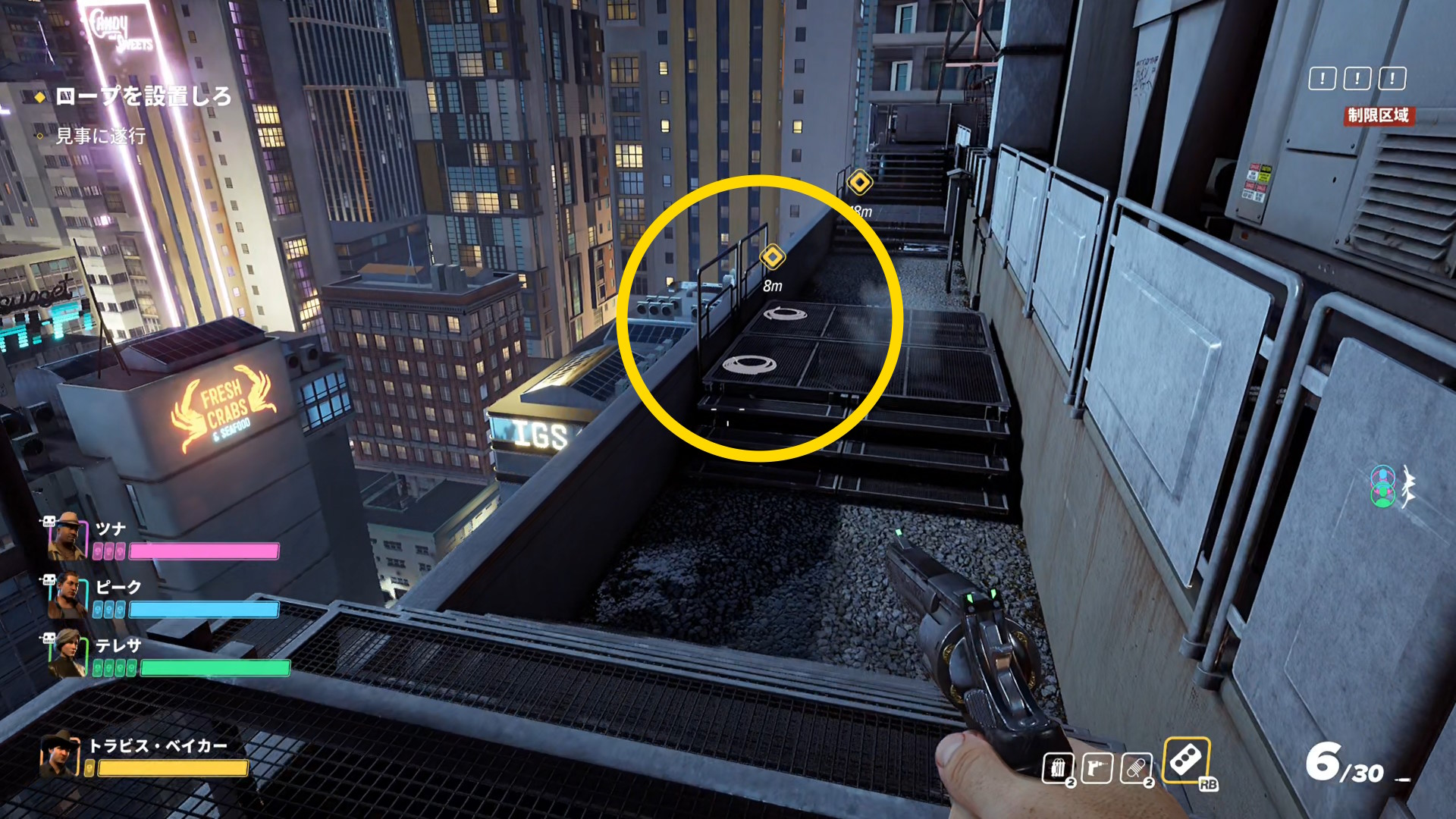Click teammate テレサ's portrait
1456x819 pixels.
pos(67,654)
